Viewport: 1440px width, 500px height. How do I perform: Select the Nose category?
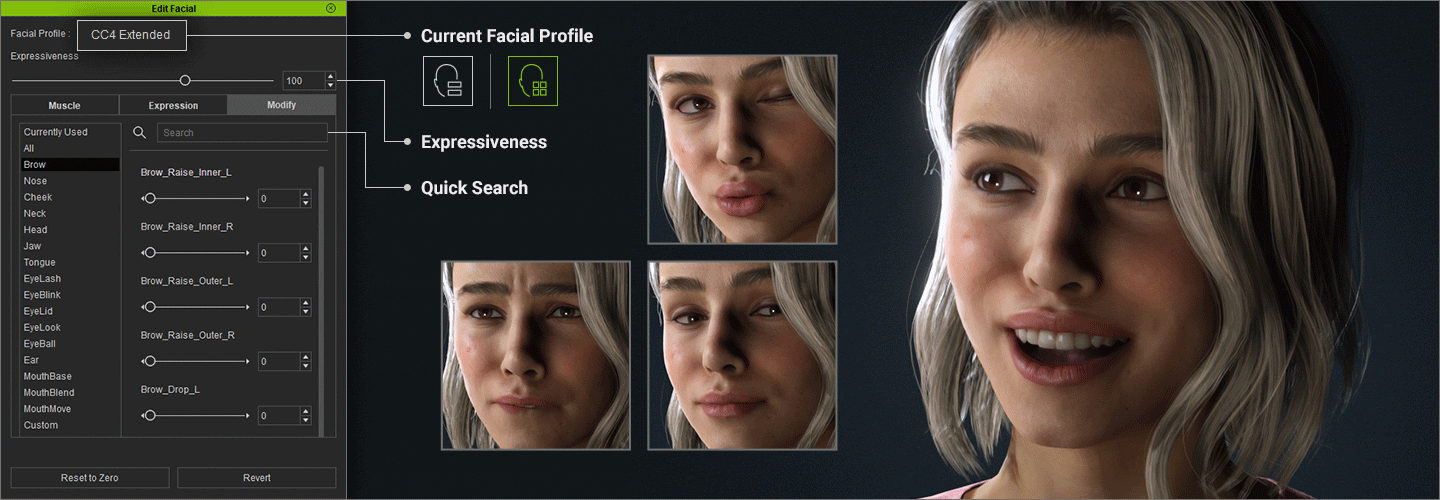pyautogui.click(x=36, y=181)
